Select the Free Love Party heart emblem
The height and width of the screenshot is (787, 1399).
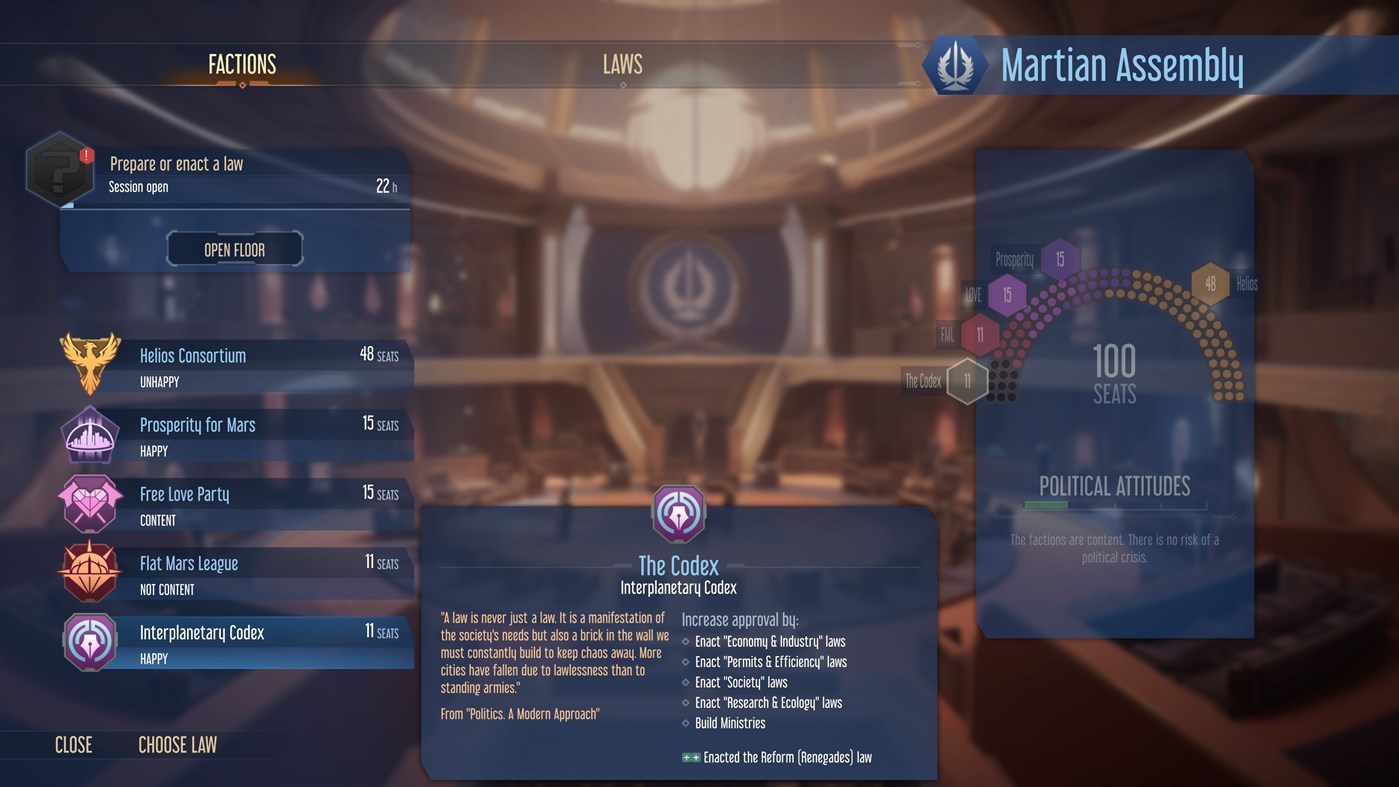(90, 502)
